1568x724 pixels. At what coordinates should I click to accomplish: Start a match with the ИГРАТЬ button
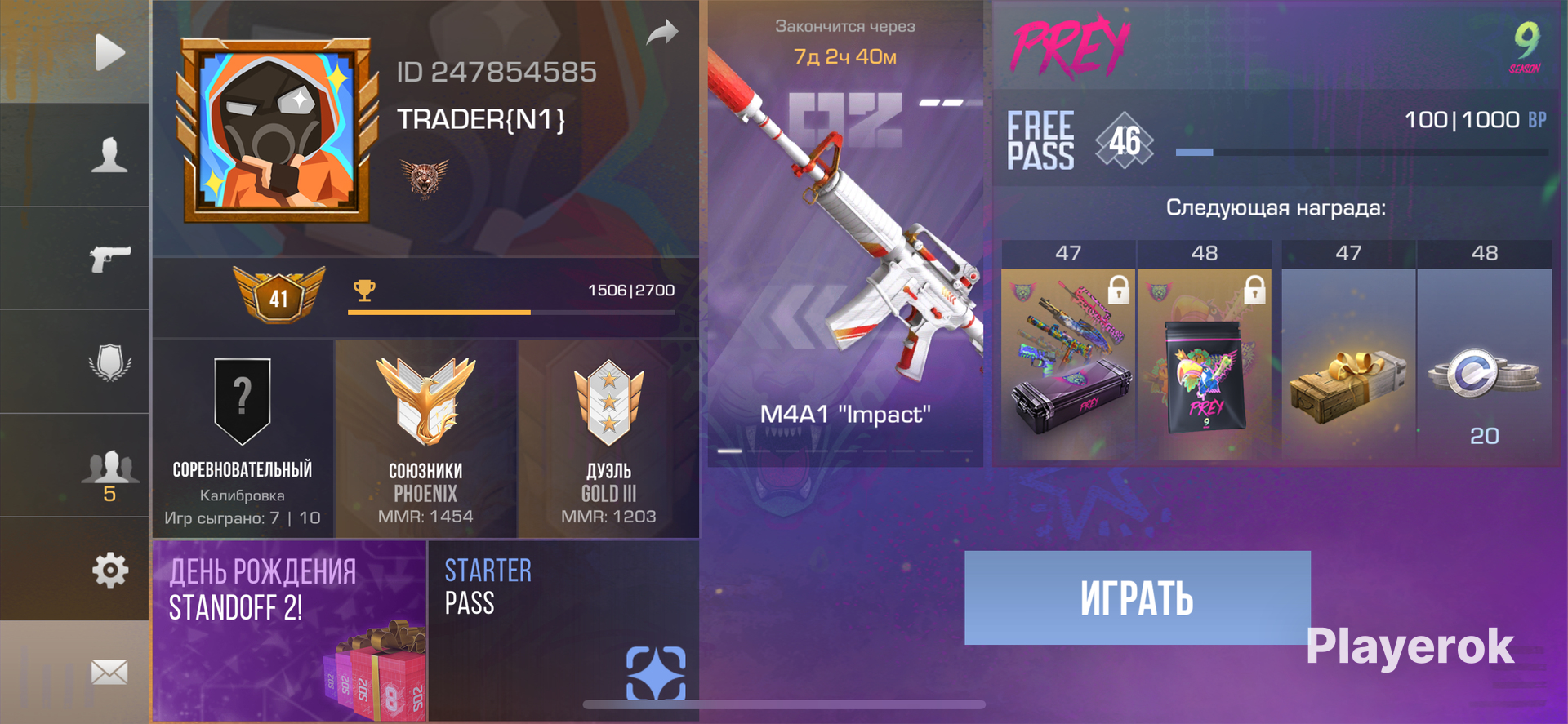(1137, 597)
